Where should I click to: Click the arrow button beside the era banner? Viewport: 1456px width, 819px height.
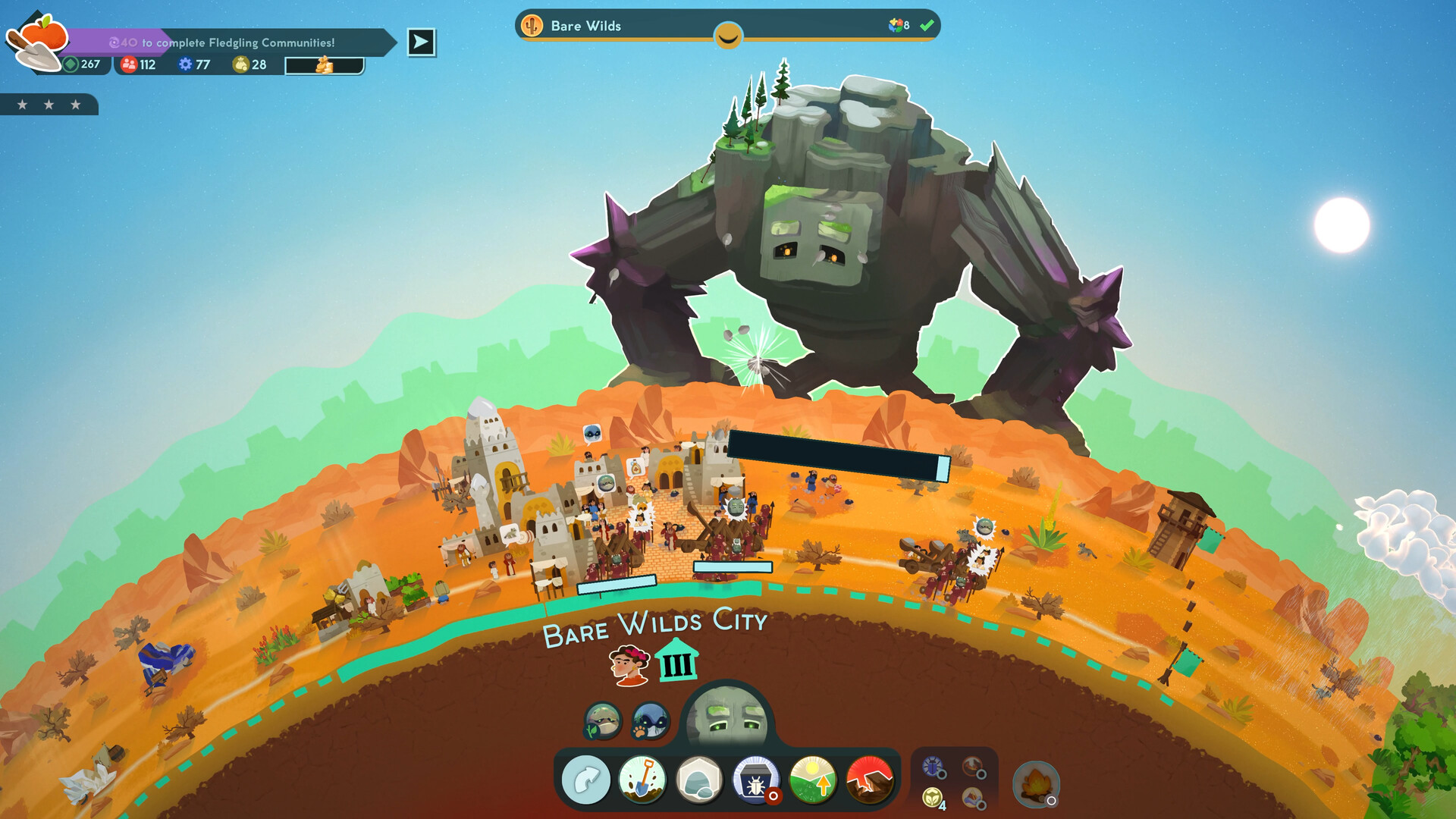[x=421, y=42]
